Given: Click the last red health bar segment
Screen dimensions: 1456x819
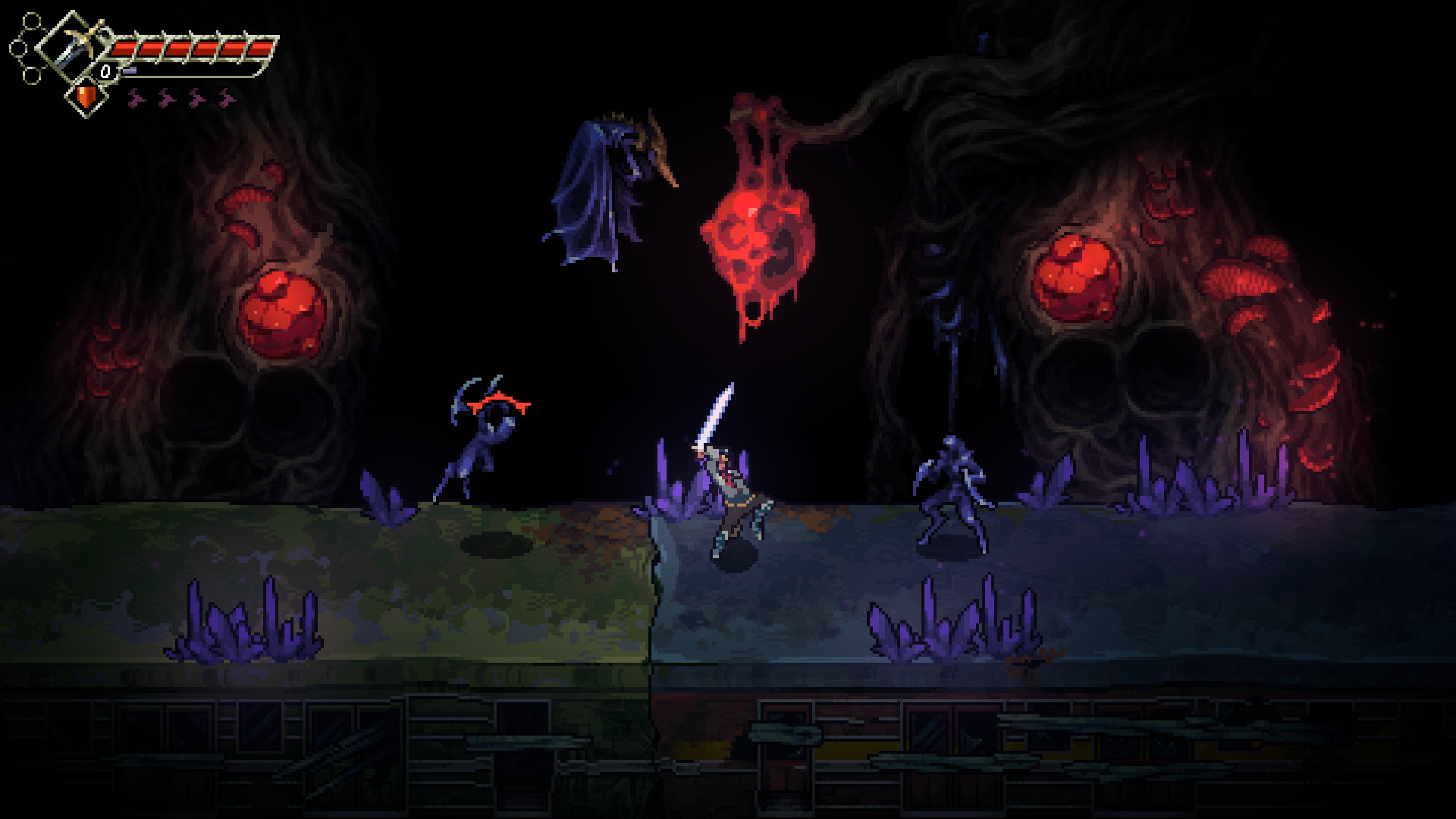Looking at the screenshot, I should [262, 49].
